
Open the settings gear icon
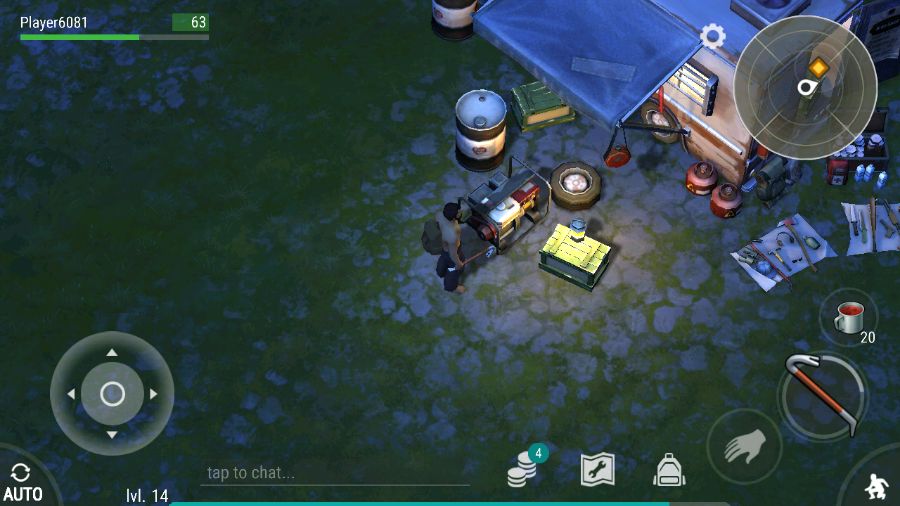click(x=712, y=37)
